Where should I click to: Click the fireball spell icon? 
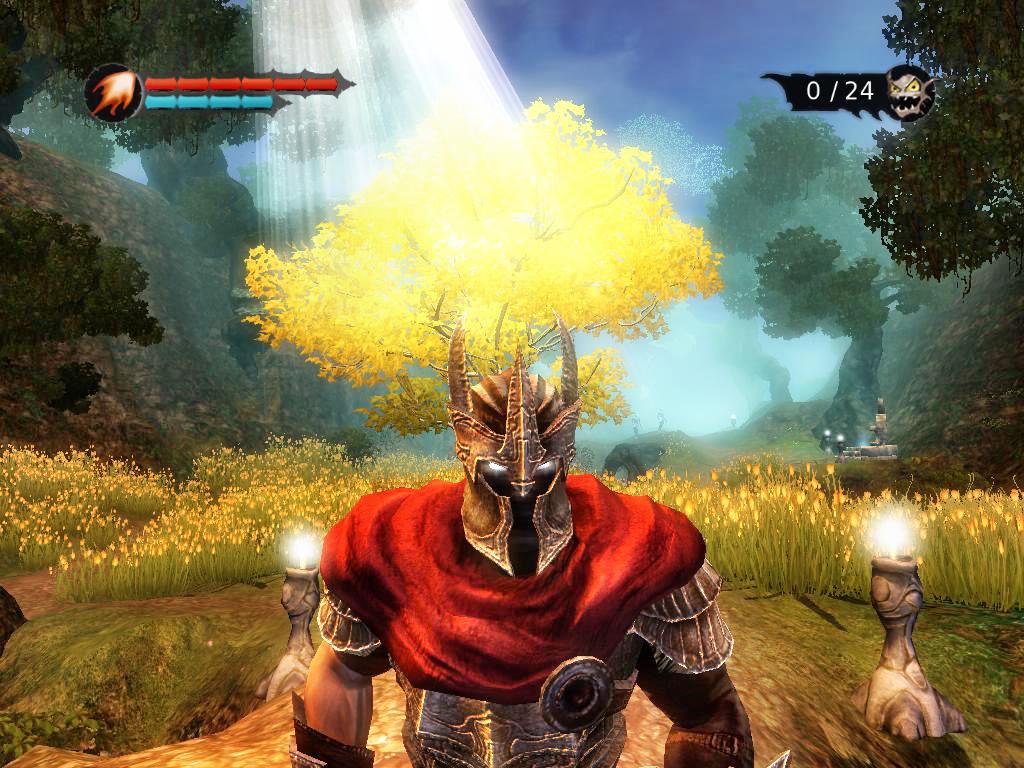coord(113,93)
